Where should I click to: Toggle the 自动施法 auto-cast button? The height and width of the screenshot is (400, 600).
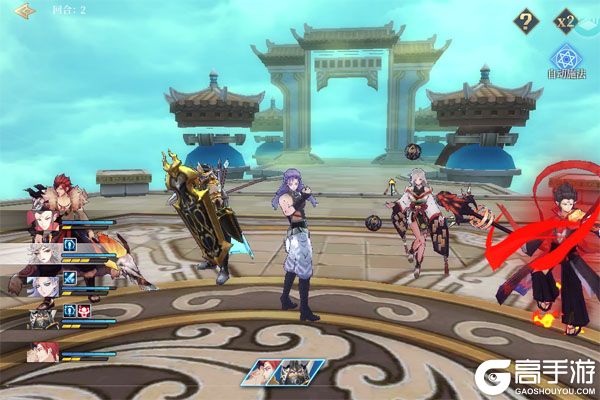pos(566,58)
